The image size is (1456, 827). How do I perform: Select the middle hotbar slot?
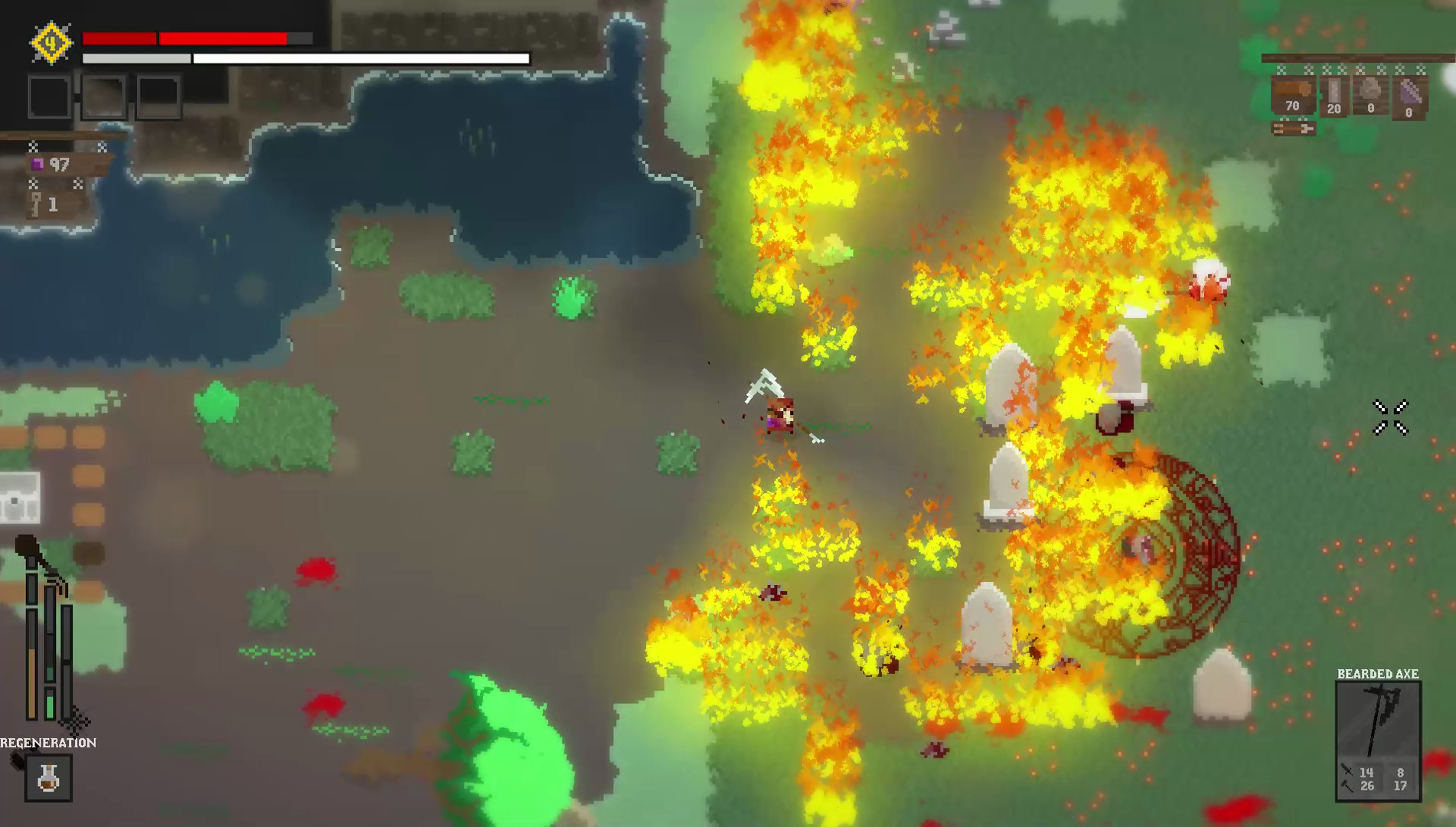click(104, 95)
